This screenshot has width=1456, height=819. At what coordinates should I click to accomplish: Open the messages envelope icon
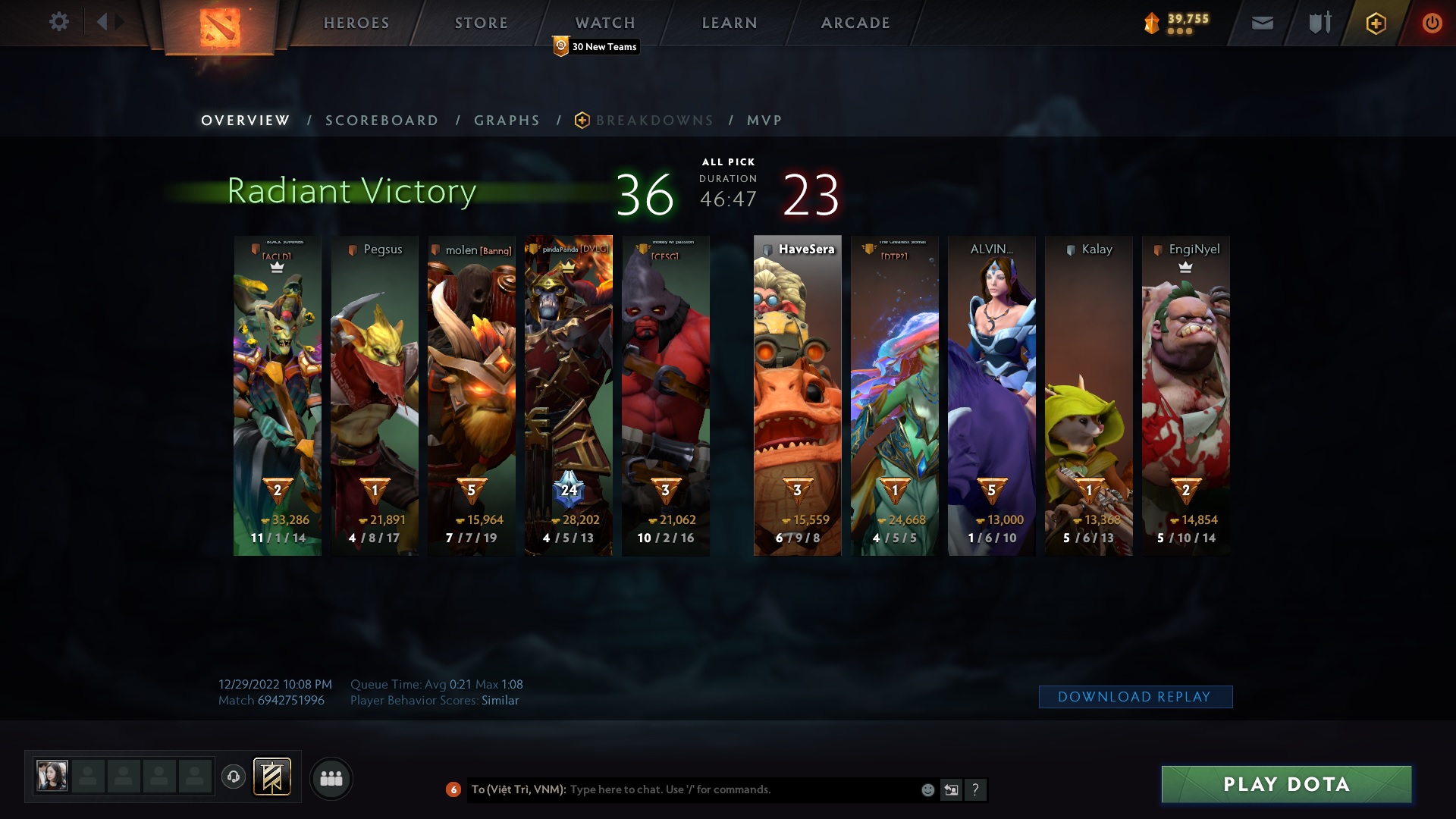[x=1262, y=23]
